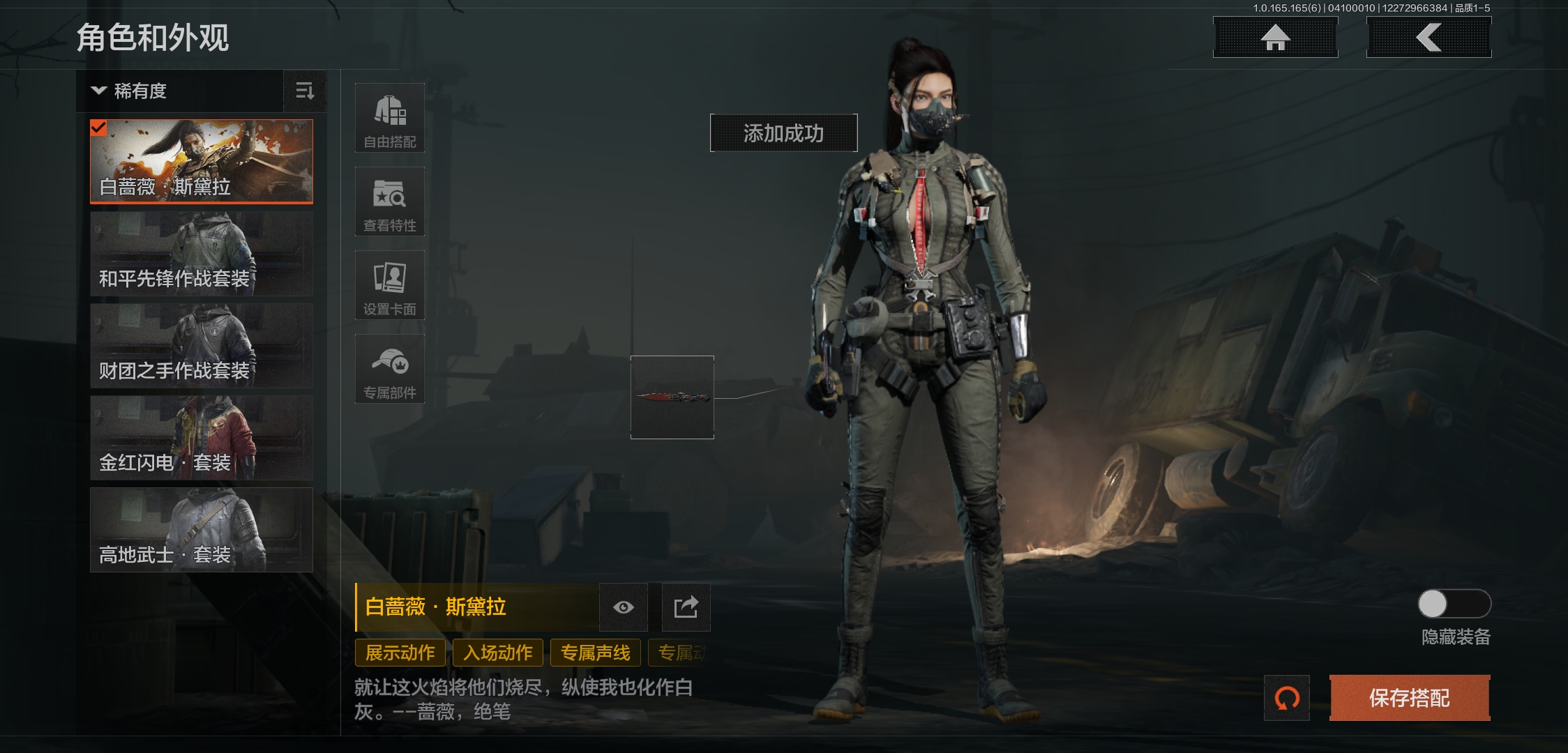The height and width of the screenshot is (753, 1568).
Task: Click the share icon next to character name
Action: [x=685, y=607]
